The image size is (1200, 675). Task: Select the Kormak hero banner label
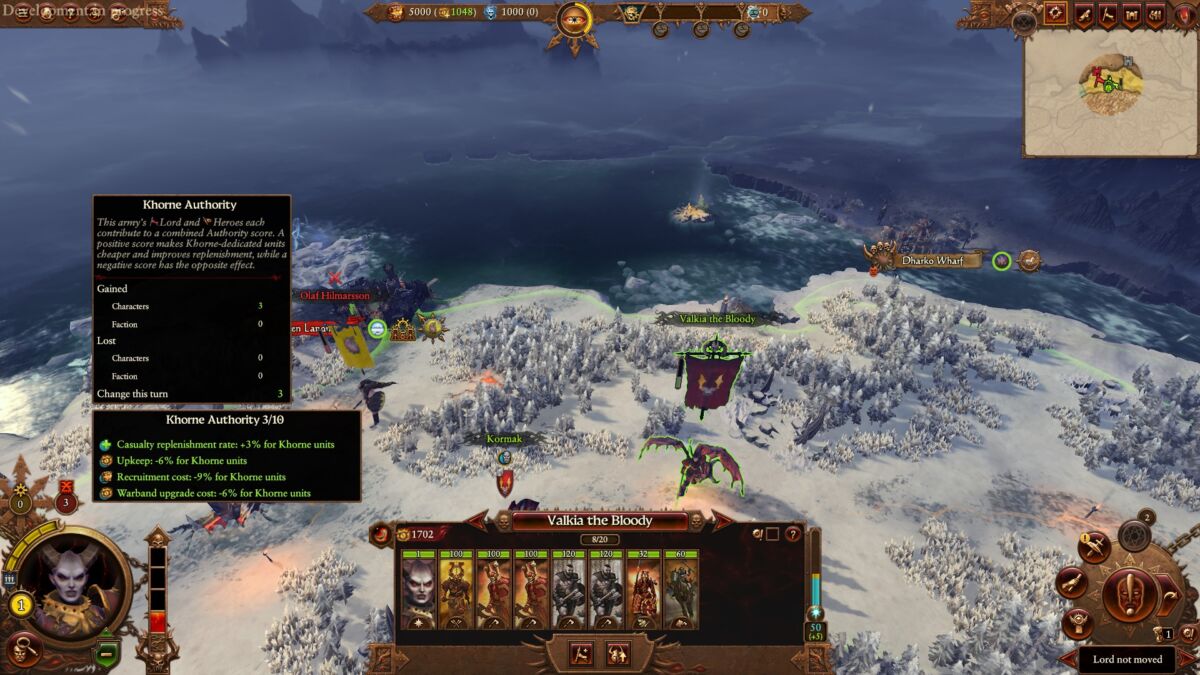pyautogui.click(x=504, y=439)
